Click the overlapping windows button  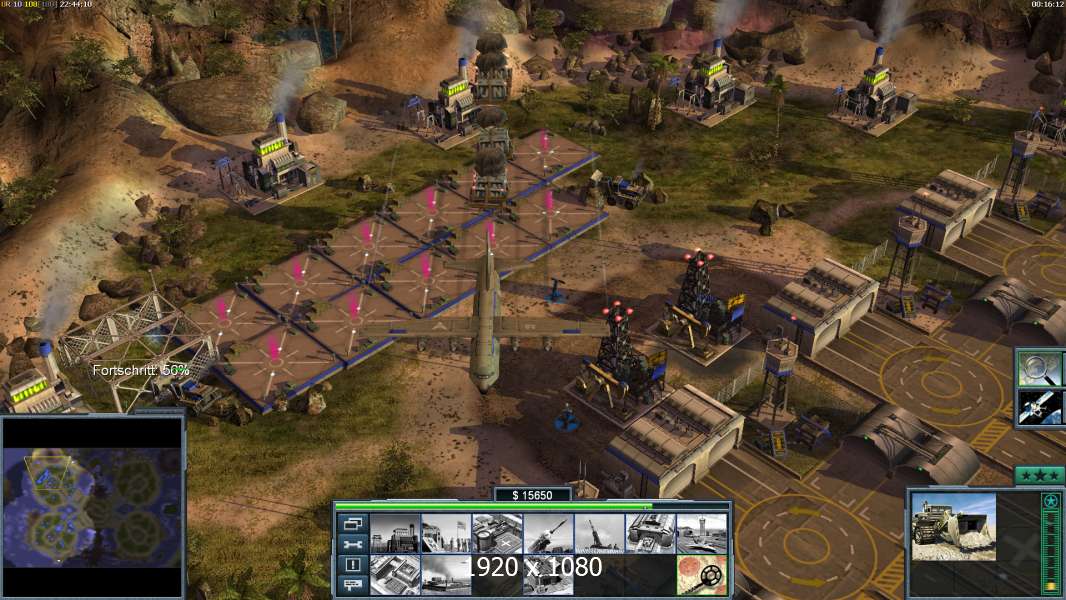352,524
